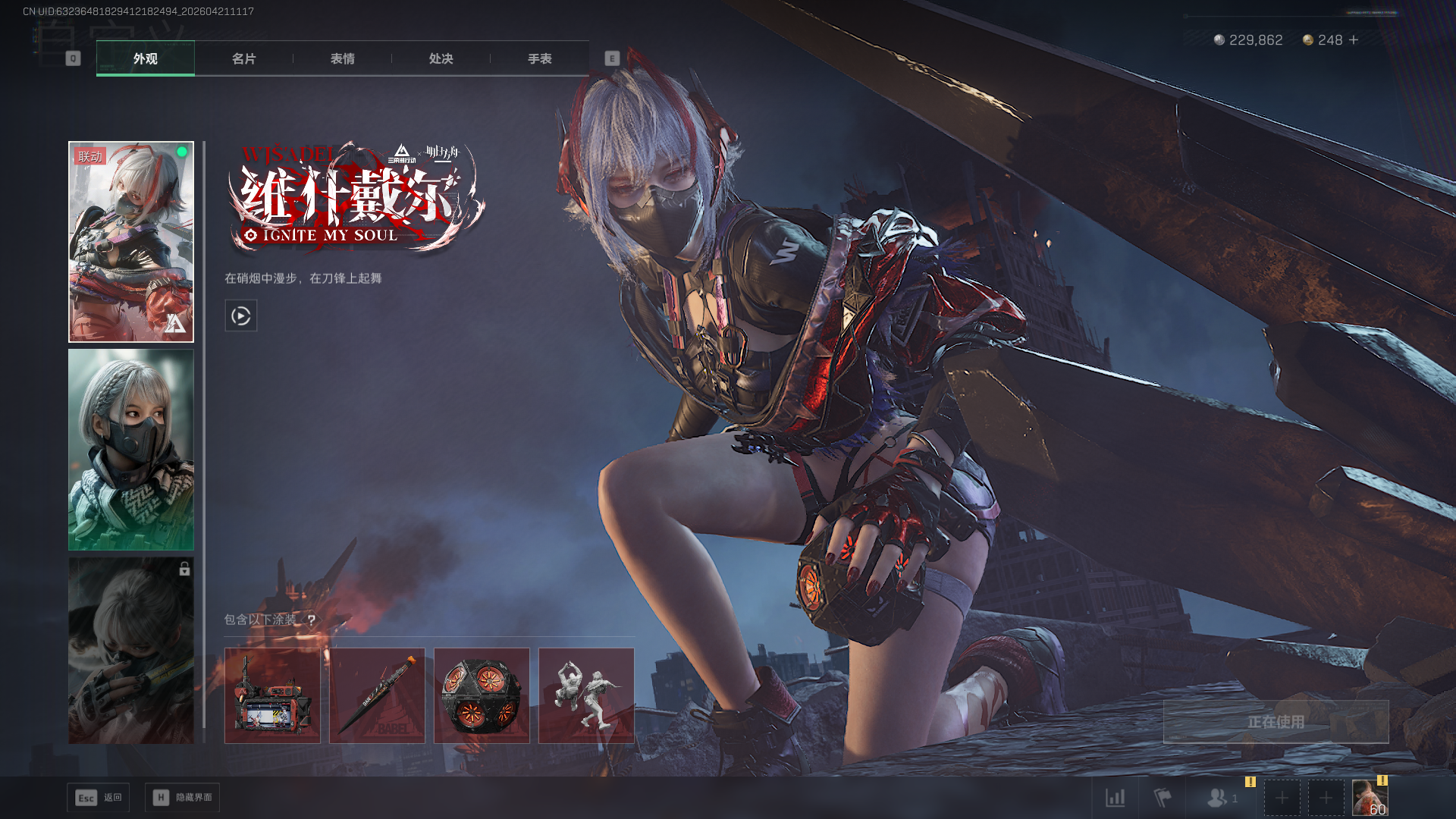Open the player avatar level 60 profile
Image resolution: width=1456 pixels, height=819 pixels.
[x=1370, y=798]
